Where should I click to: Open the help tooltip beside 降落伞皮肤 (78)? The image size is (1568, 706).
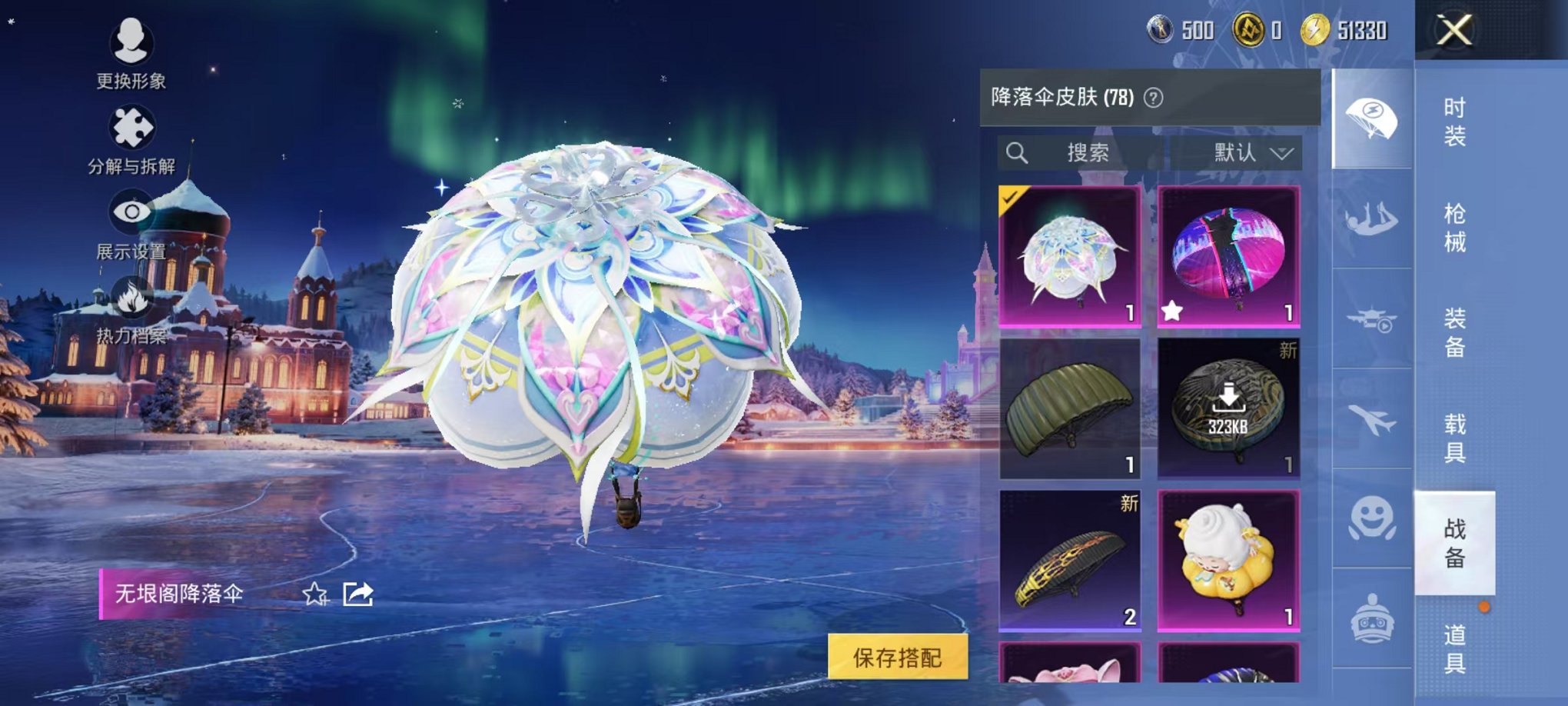pos(1154,98)
